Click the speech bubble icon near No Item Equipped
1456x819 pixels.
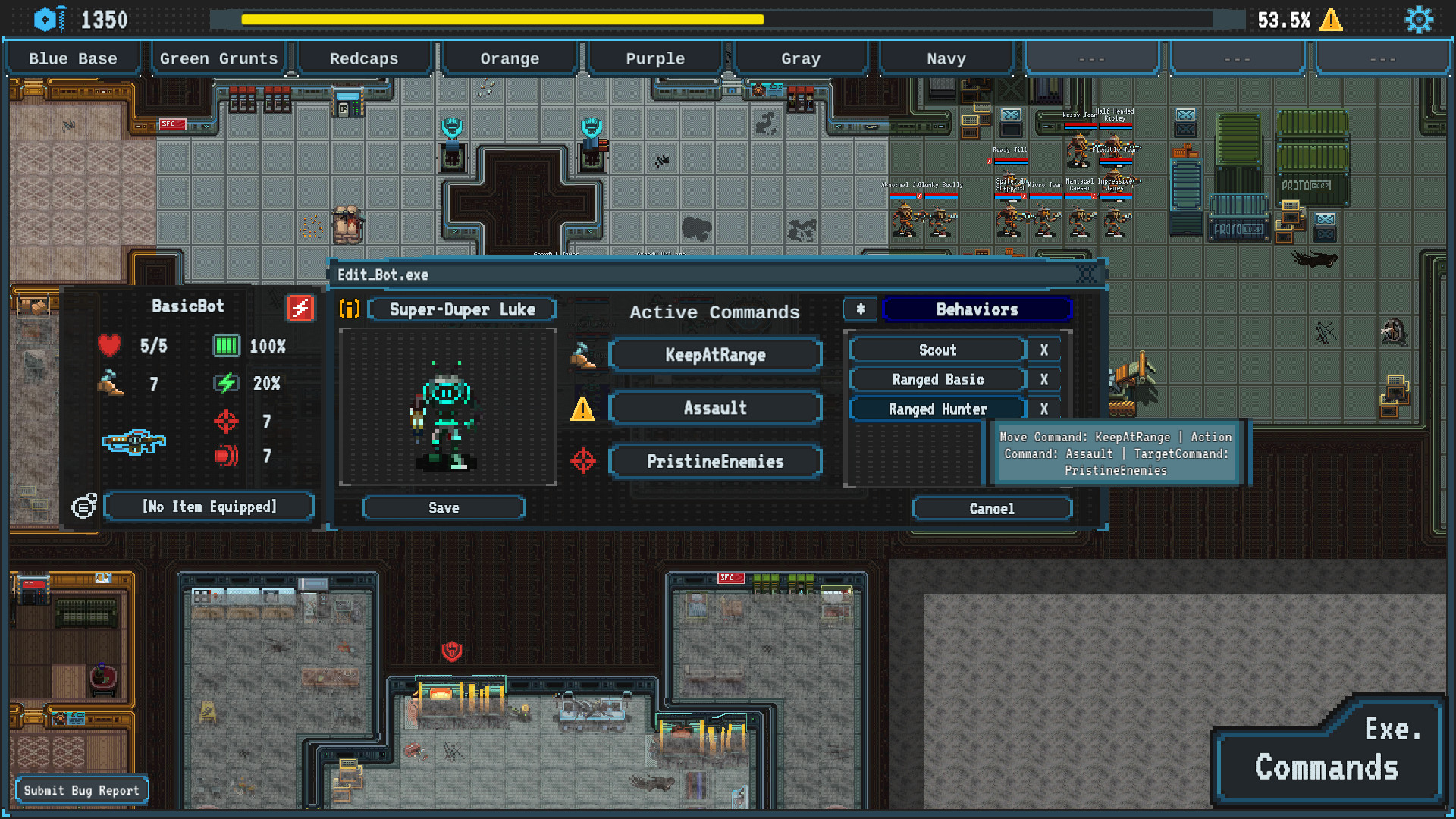(x=82, y=506)
